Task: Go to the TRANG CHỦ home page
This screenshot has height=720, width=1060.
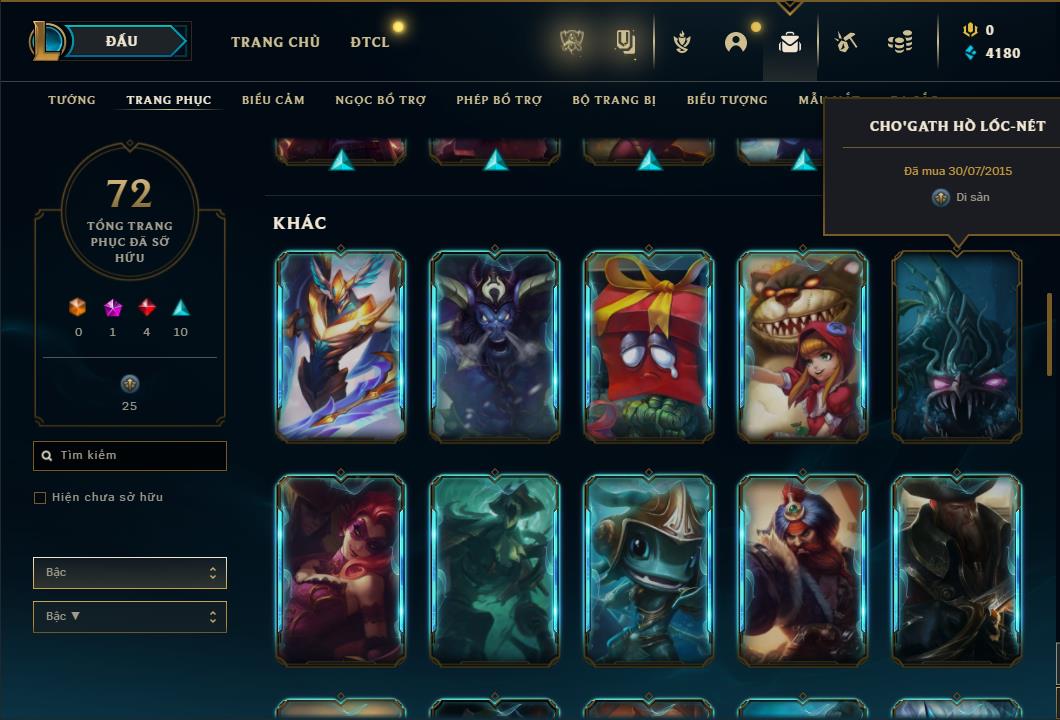Action: click(x=275, y=42)
